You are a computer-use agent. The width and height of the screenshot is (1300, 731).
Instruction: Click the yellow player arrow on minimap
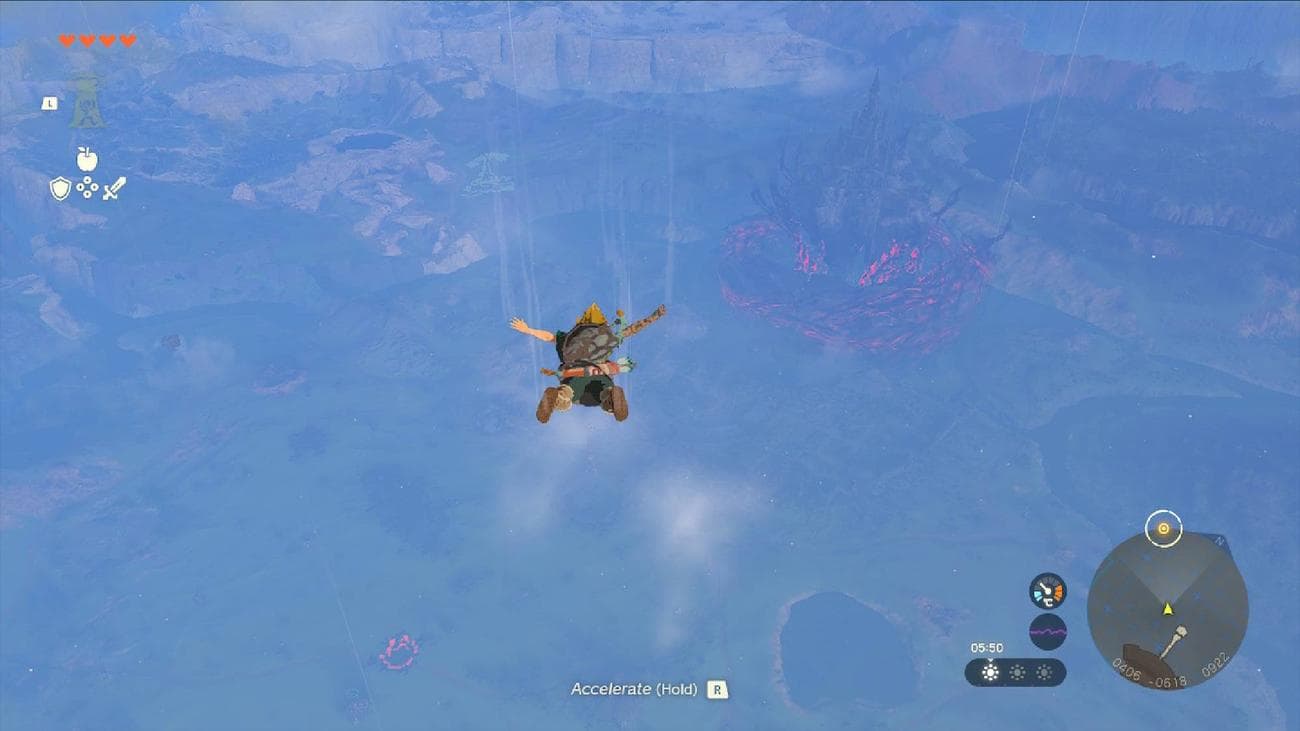[1167, 609]
